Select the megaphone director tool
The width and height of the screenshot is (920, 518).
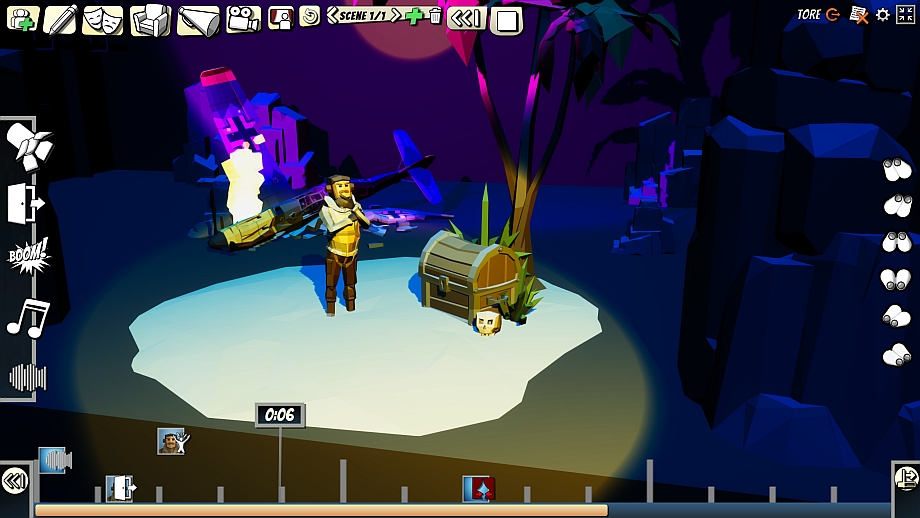(198, 20)
